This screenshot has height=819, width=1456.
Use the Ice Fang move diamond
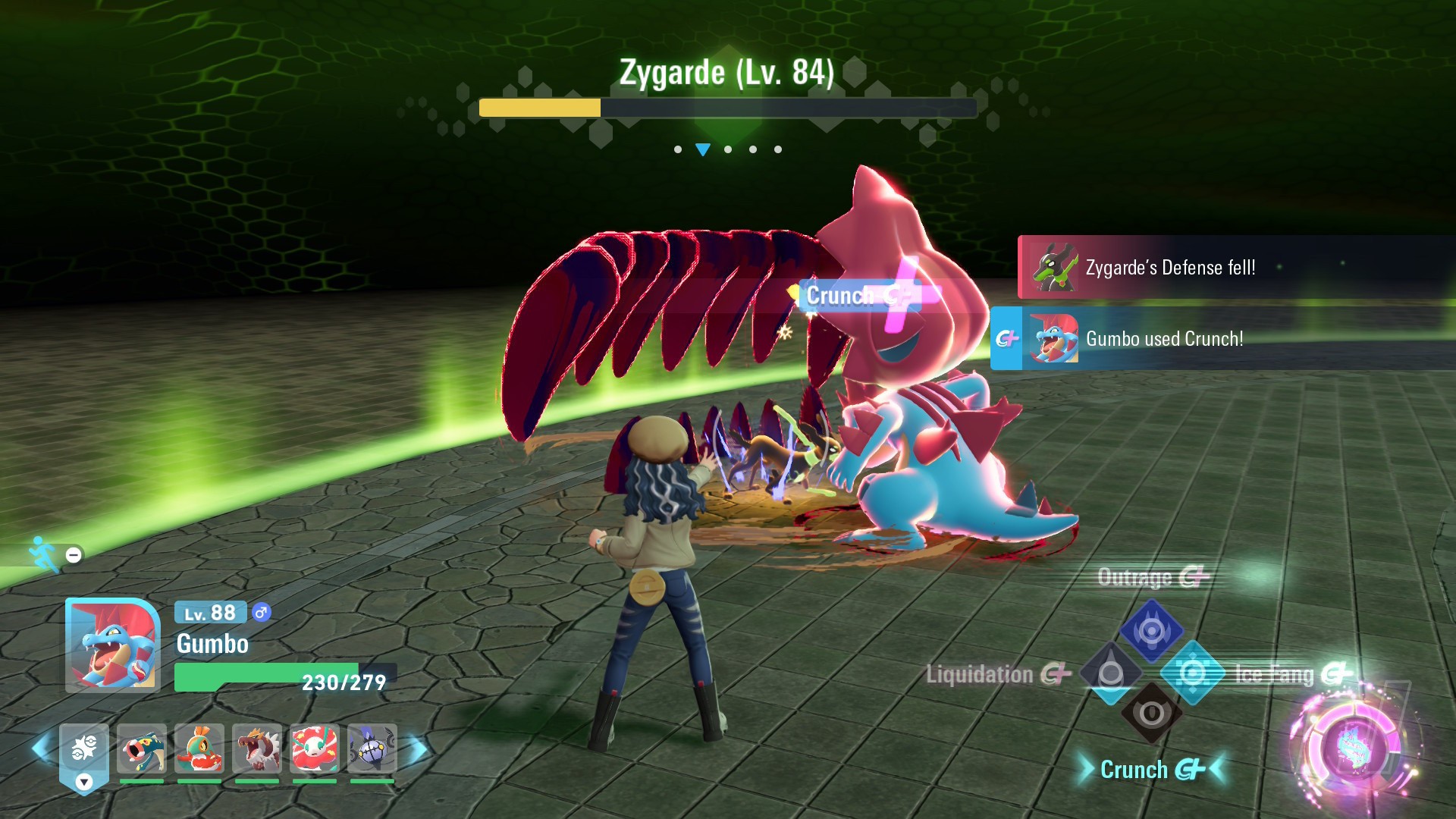pos(1193,673)
